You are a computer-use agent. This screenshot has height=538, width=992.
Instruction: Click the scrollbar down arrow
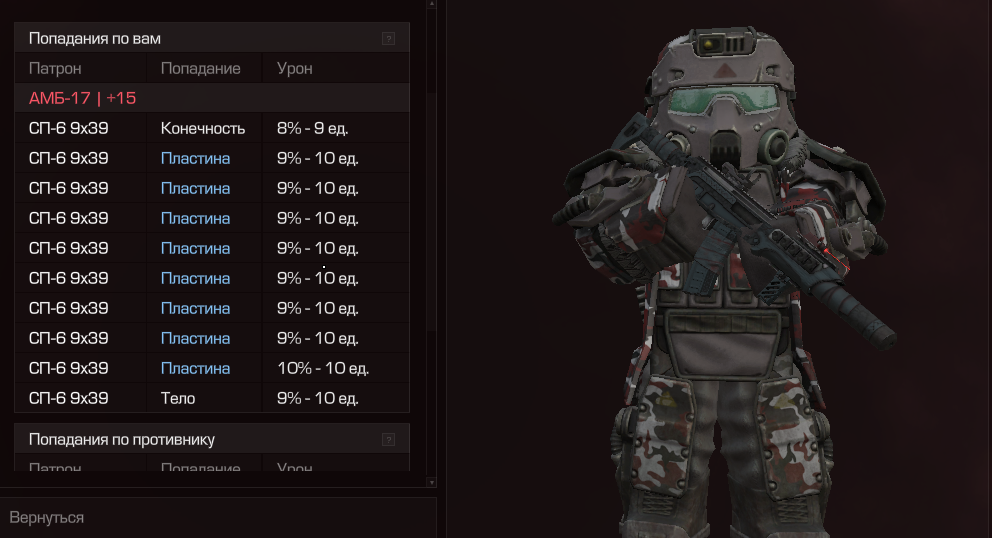431,482
